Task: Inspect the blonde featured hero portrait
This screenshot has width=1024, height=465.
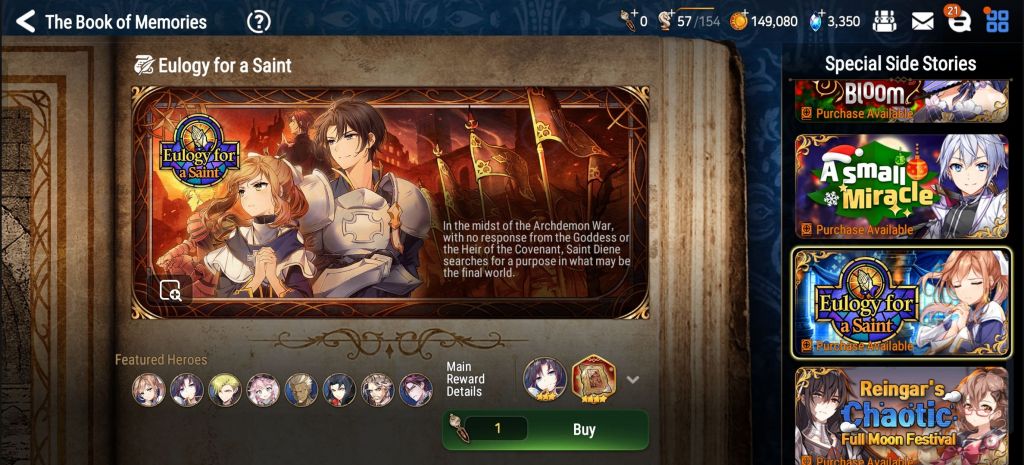Action: coord(225,389)
